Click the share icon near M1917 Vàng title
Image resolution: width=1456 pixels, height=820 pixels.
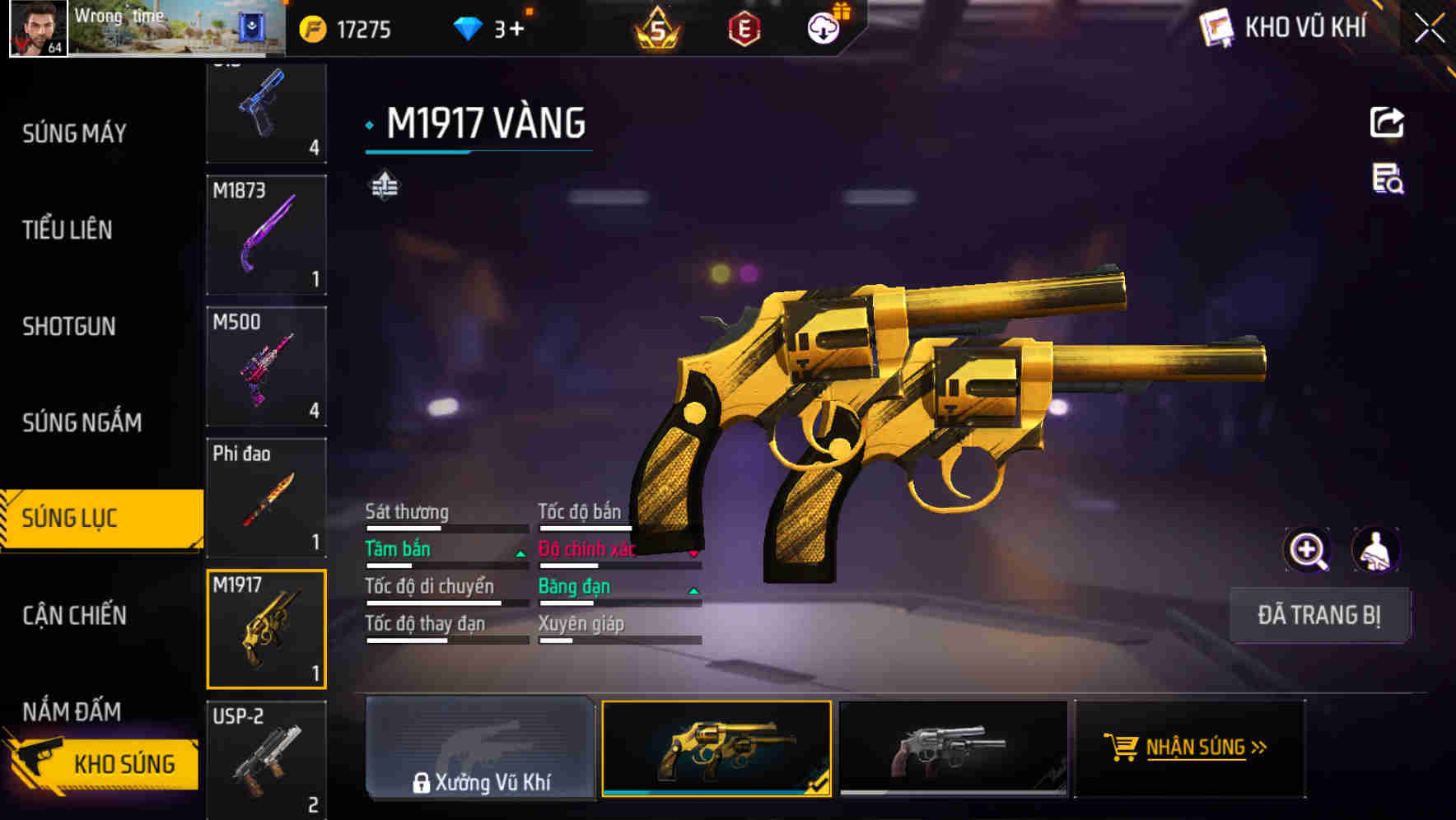(x=1387, y=122)
